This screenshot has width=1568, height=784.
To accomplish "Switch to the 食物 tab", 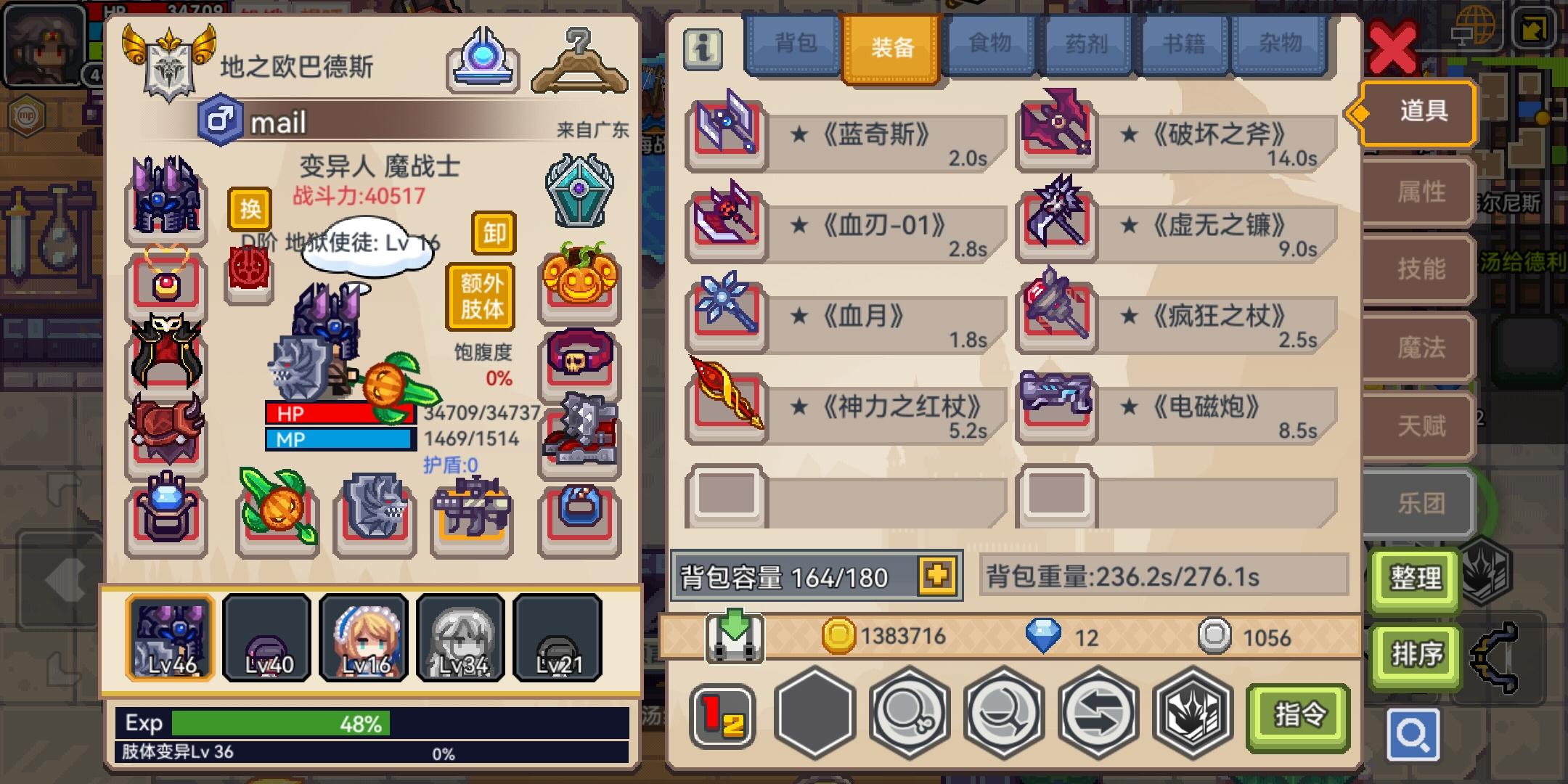I will tap(991, 44).
